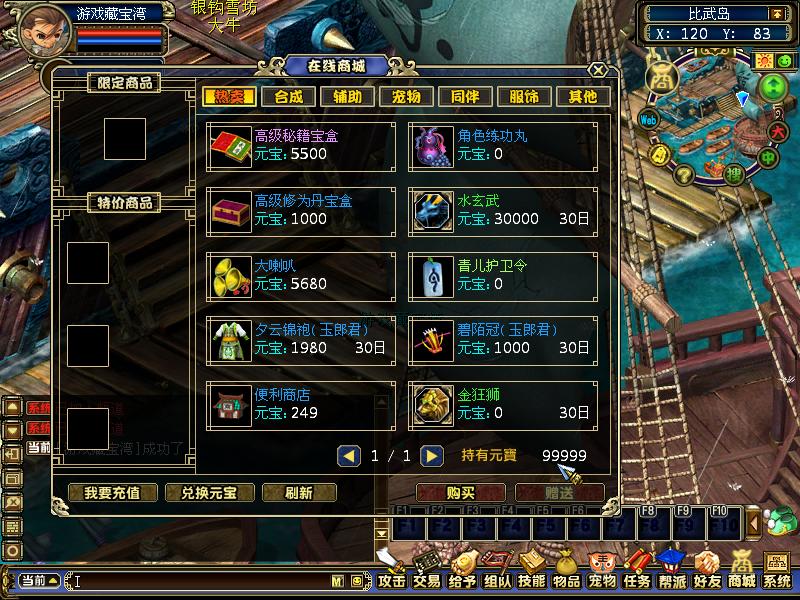Click the 购买 buy button

point(460,492)
